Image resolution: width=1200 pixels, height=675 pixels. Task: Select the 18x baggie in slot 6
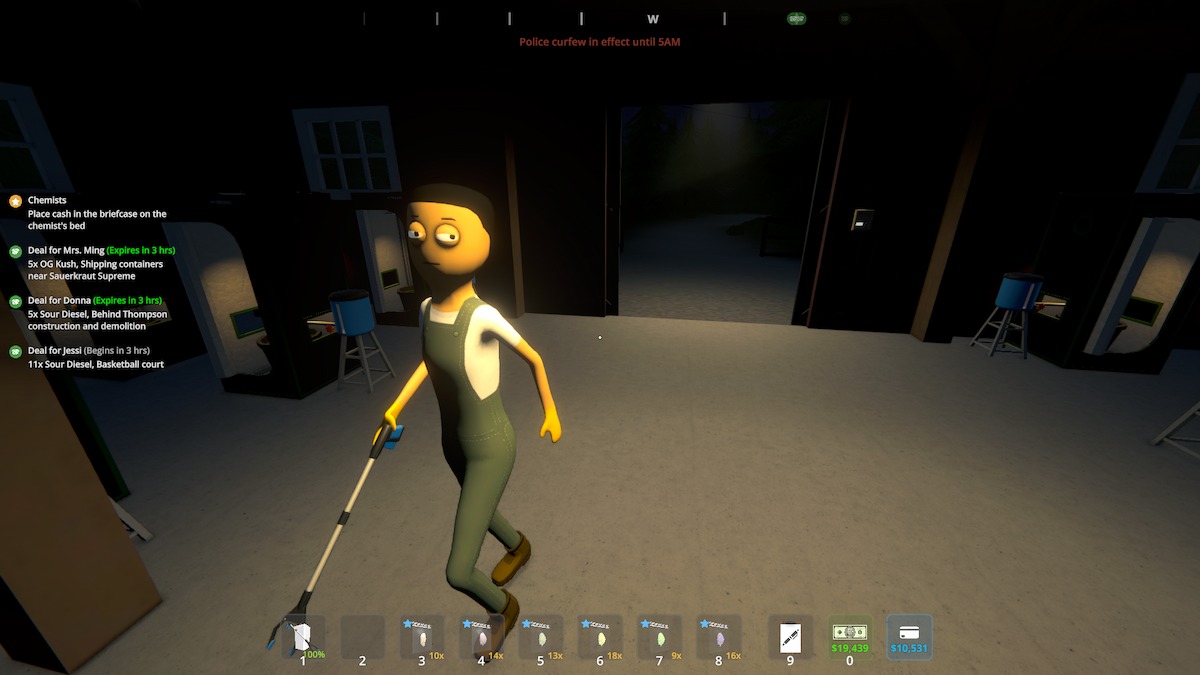tap(600, 636)
